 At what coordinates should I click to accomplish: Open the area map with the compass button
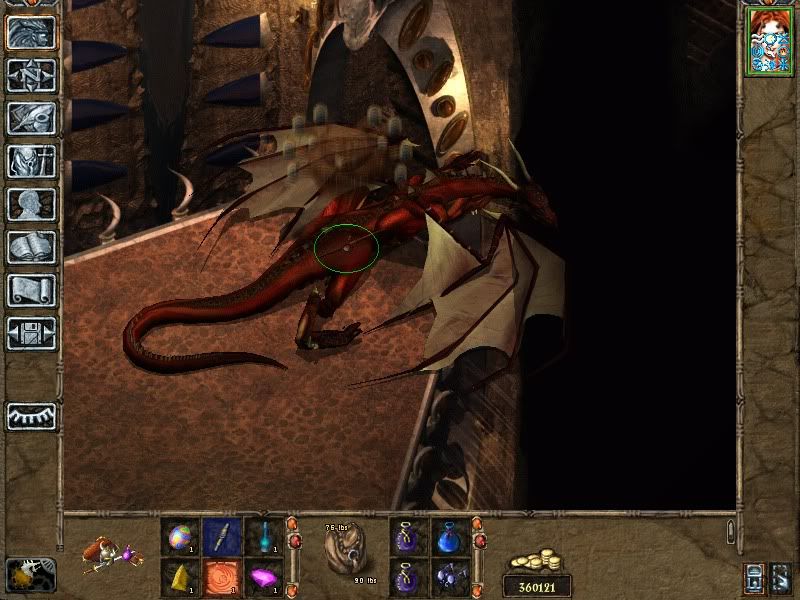tap(31, 75)
